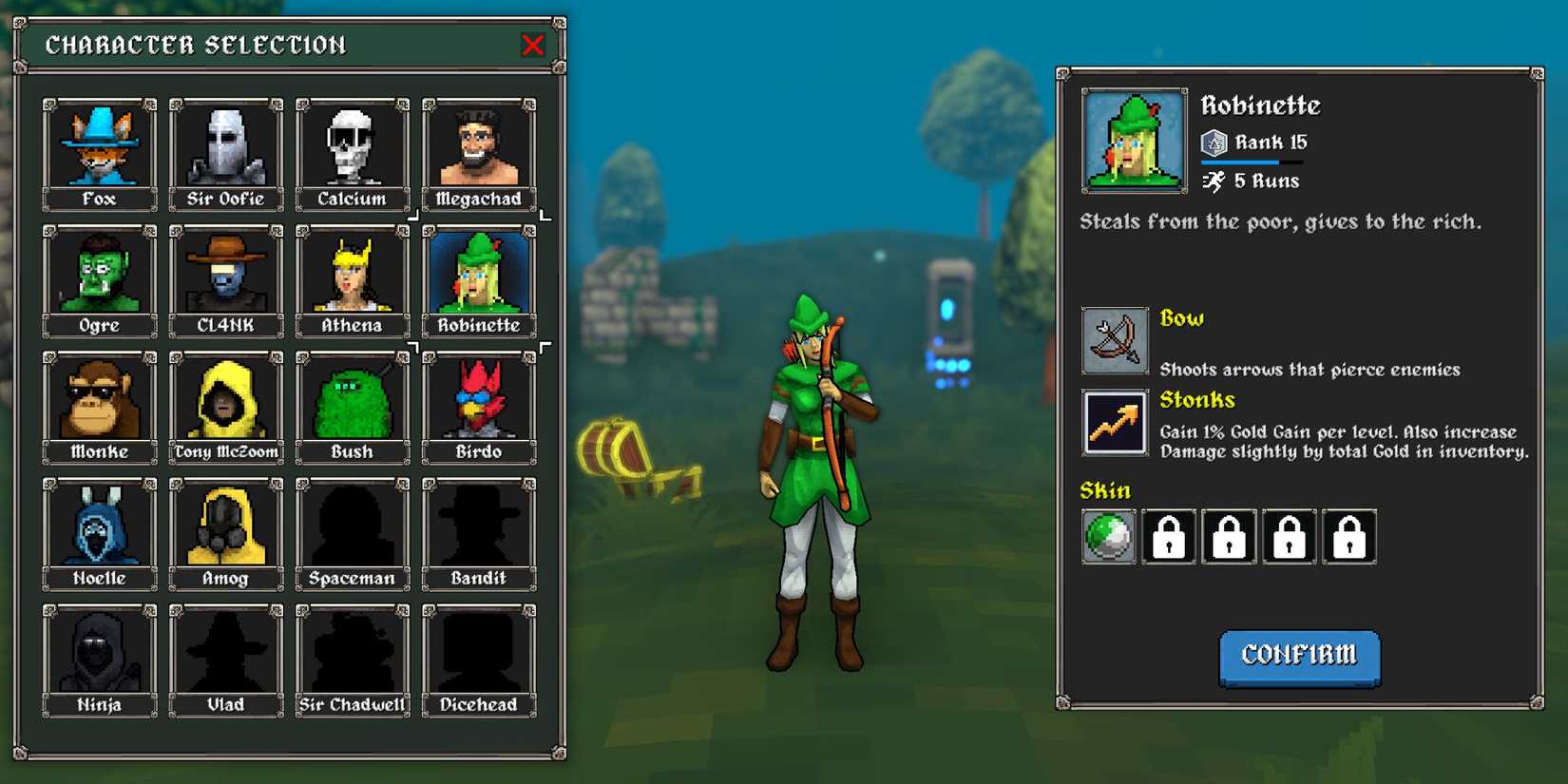Select the Monke character icon

99,400
